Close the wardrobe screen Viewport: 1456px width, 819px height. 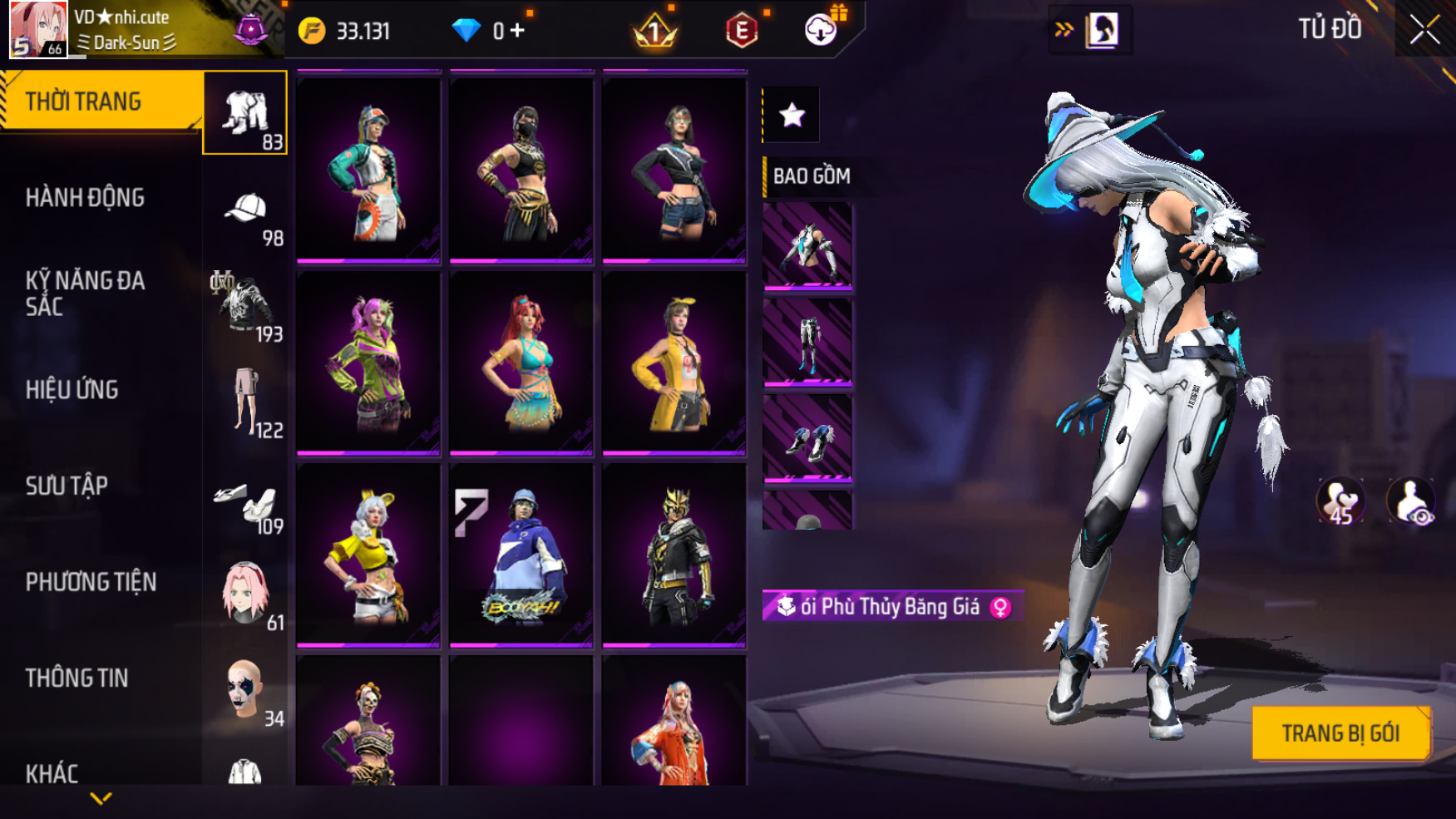point(1424,30)
